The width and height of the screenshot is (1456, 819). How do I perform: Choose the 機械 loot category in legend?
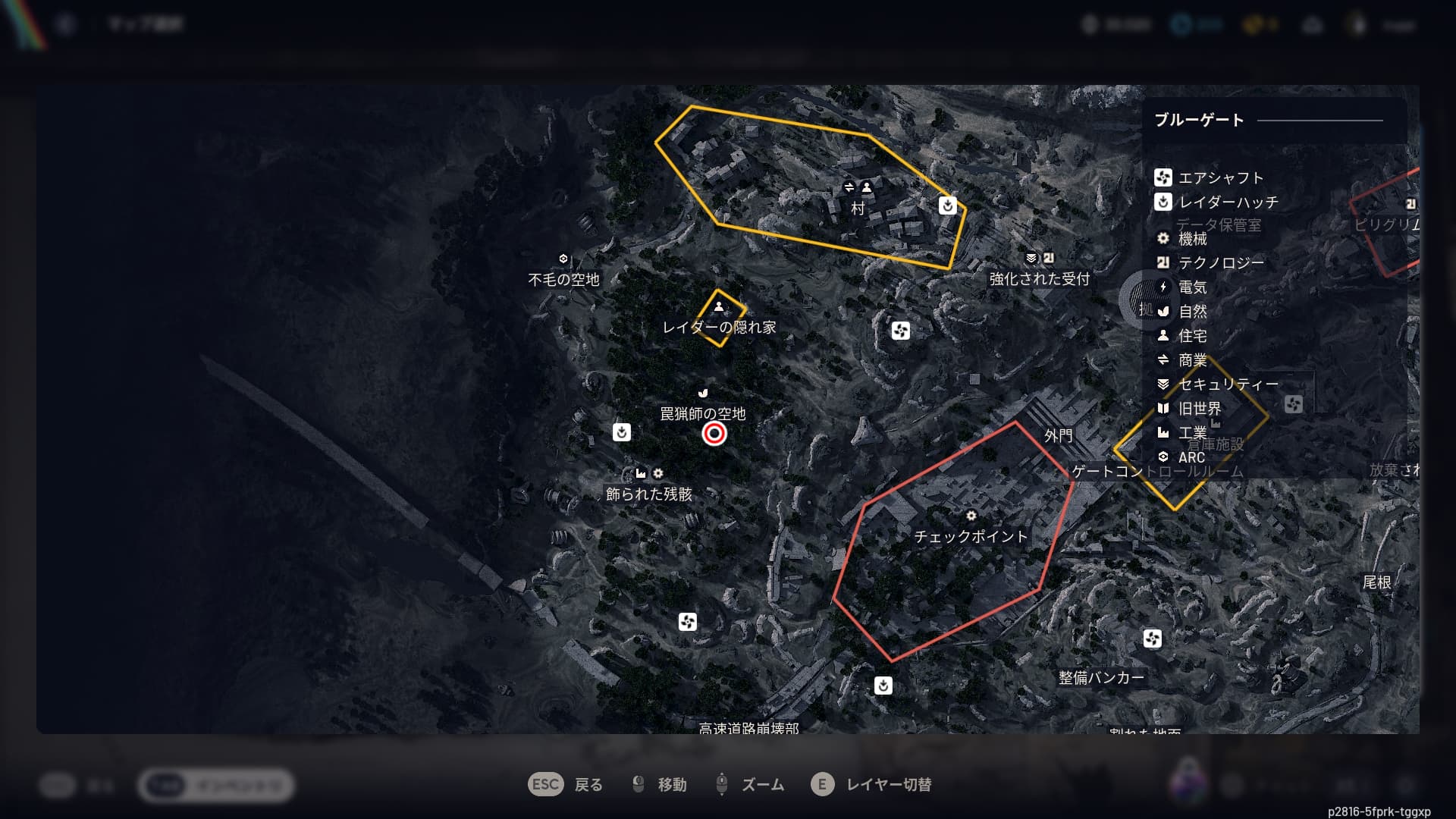pos(1192,239)
